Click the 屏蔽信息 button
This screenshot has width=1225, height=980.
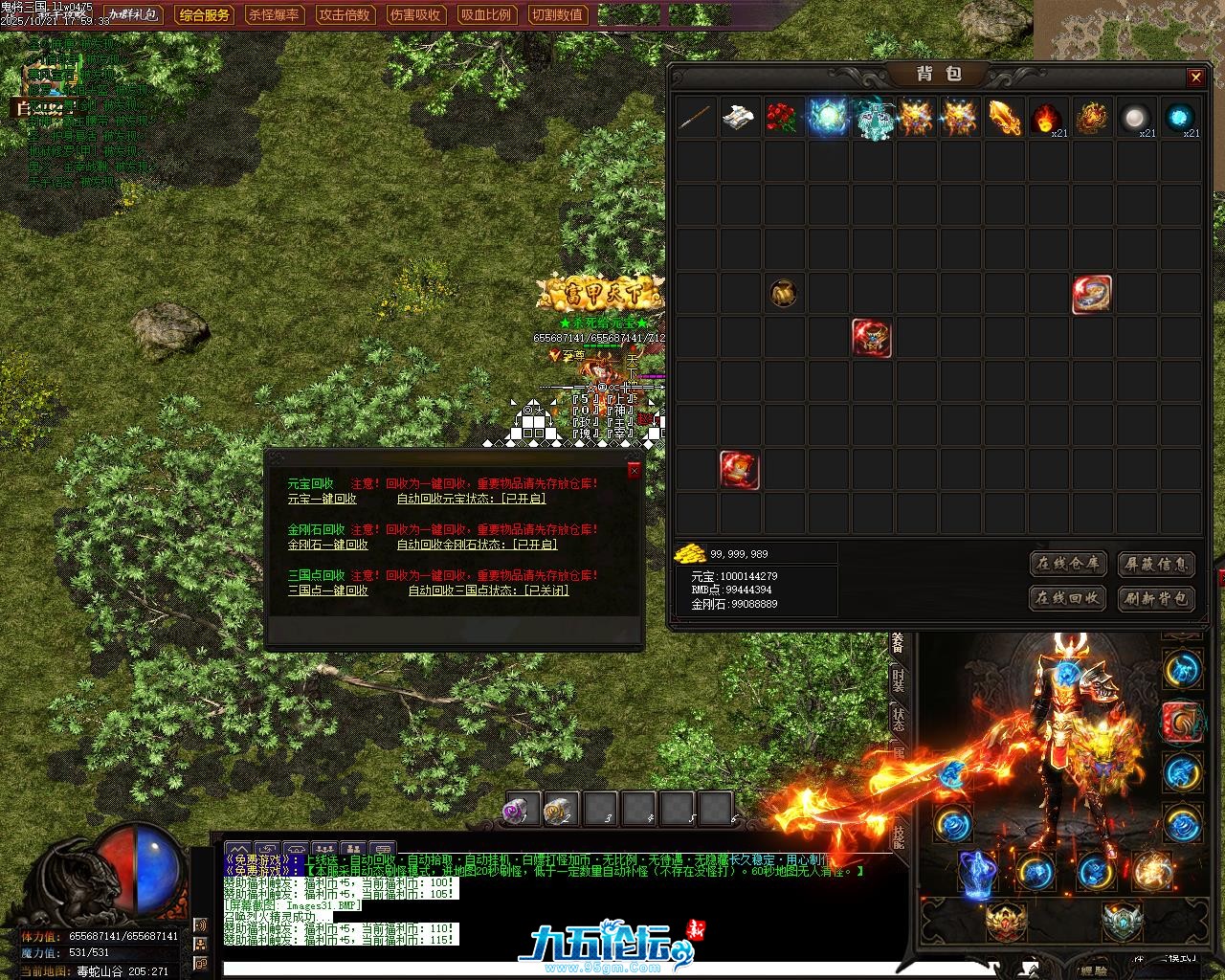[1155, 564]
